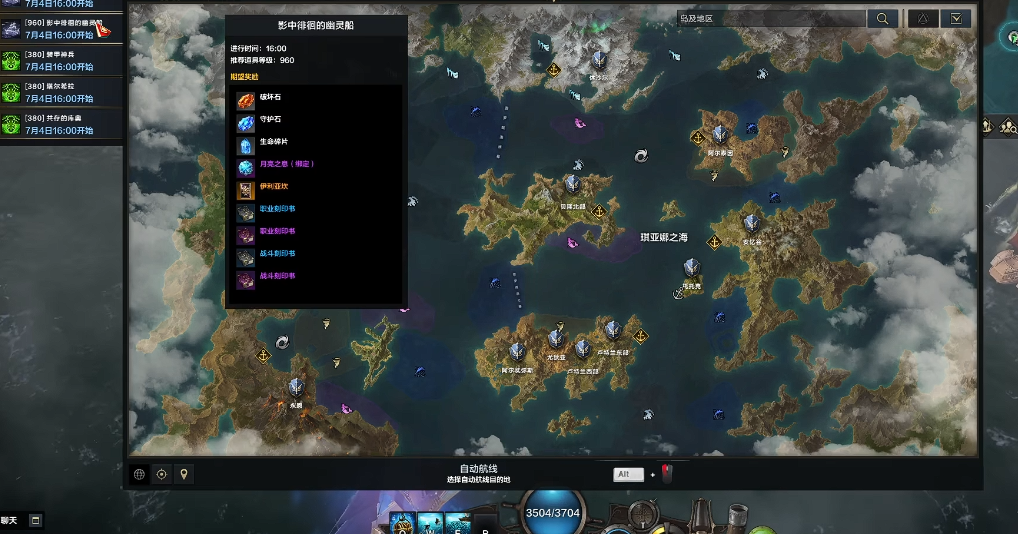
Task: Open the checkmark map filter button
Action: tap(956, 18)
